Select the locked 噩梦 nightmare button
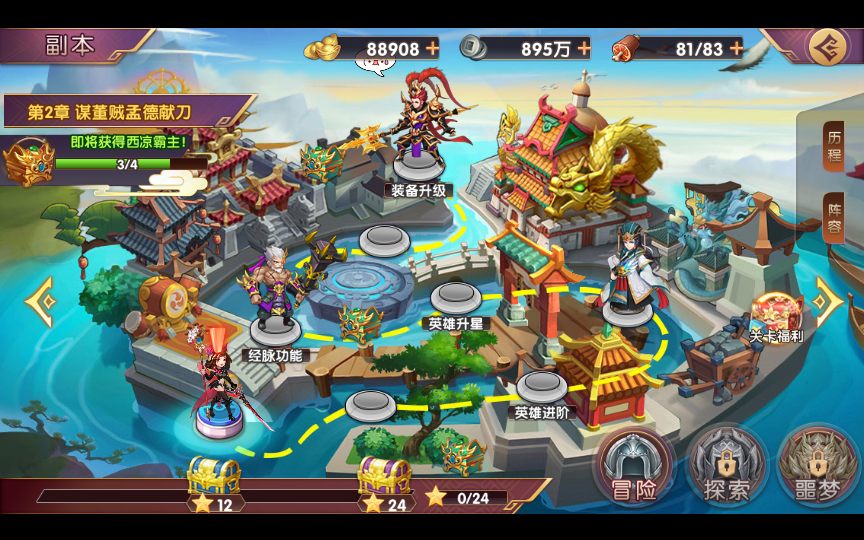The height and width of the screenshot is (540, 864). (x=818, y=468)
